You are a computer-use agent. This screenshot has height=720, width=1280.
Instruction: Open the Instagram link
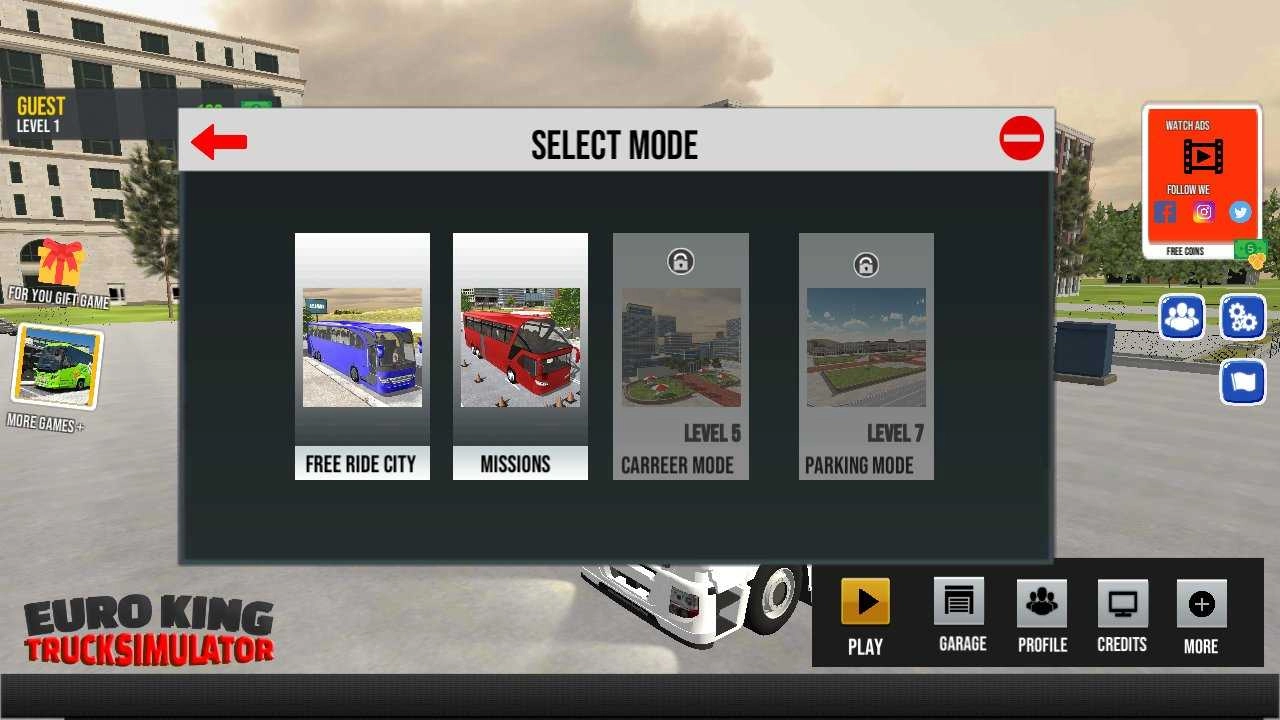click(1203, 212)
